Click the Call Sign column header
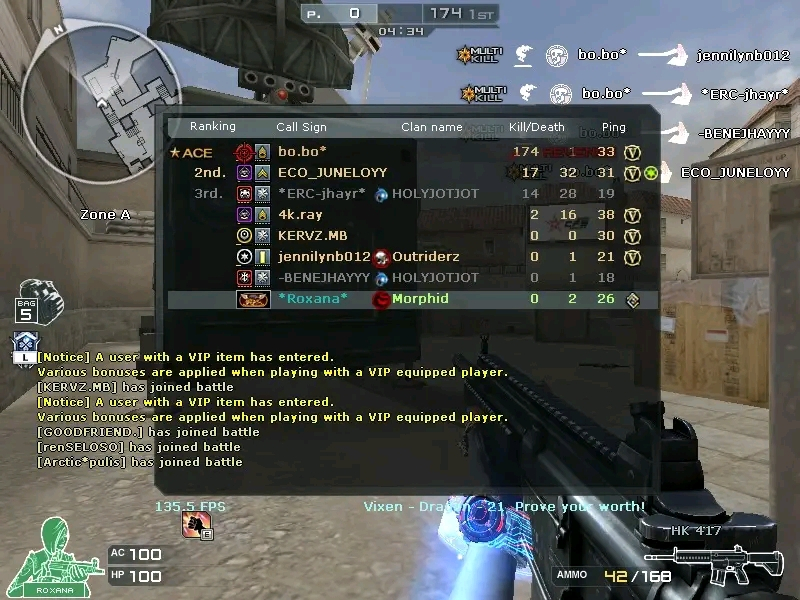This screenshot has height=600, width=800. click(301, 127)
